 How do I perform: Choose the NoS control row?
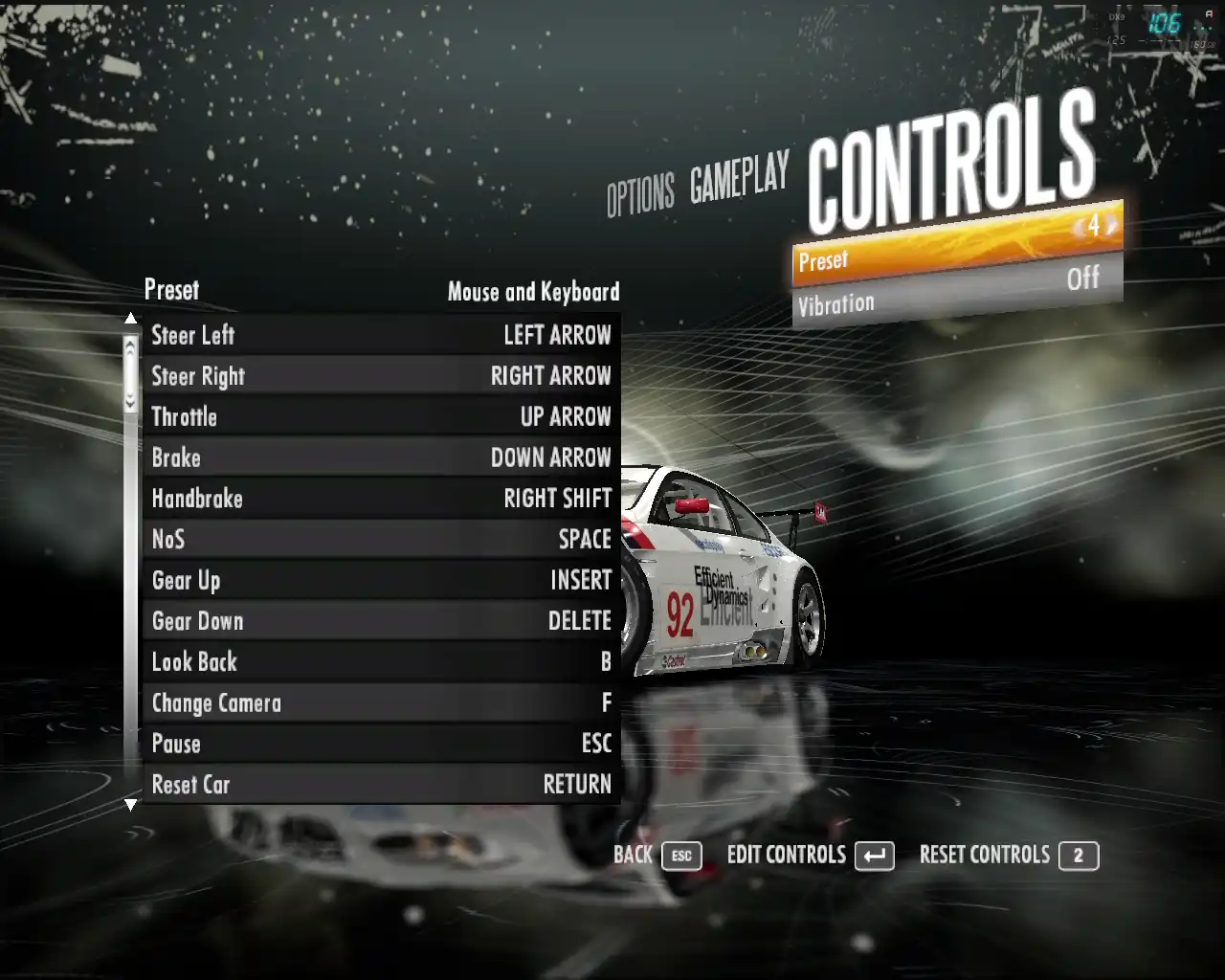381,540
